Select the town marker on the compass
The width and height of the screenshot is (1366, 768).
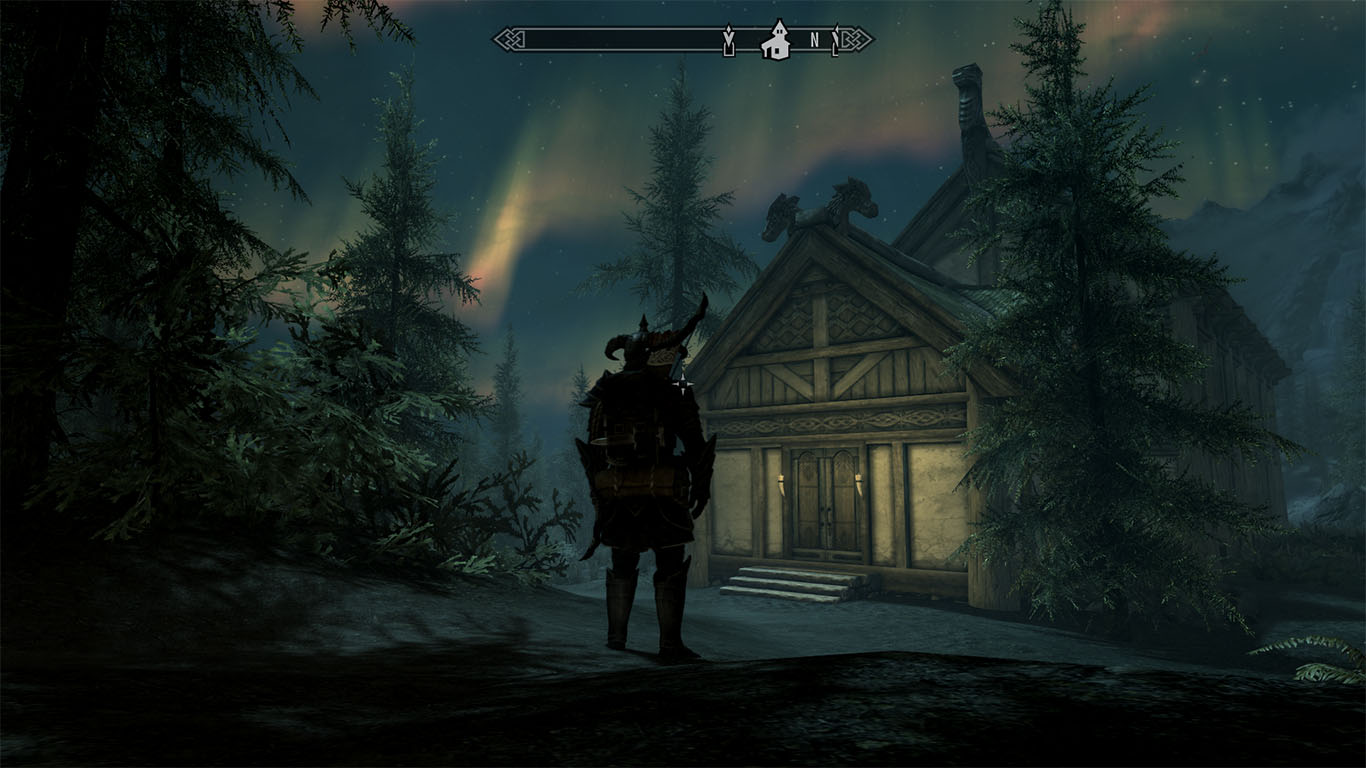777,42
